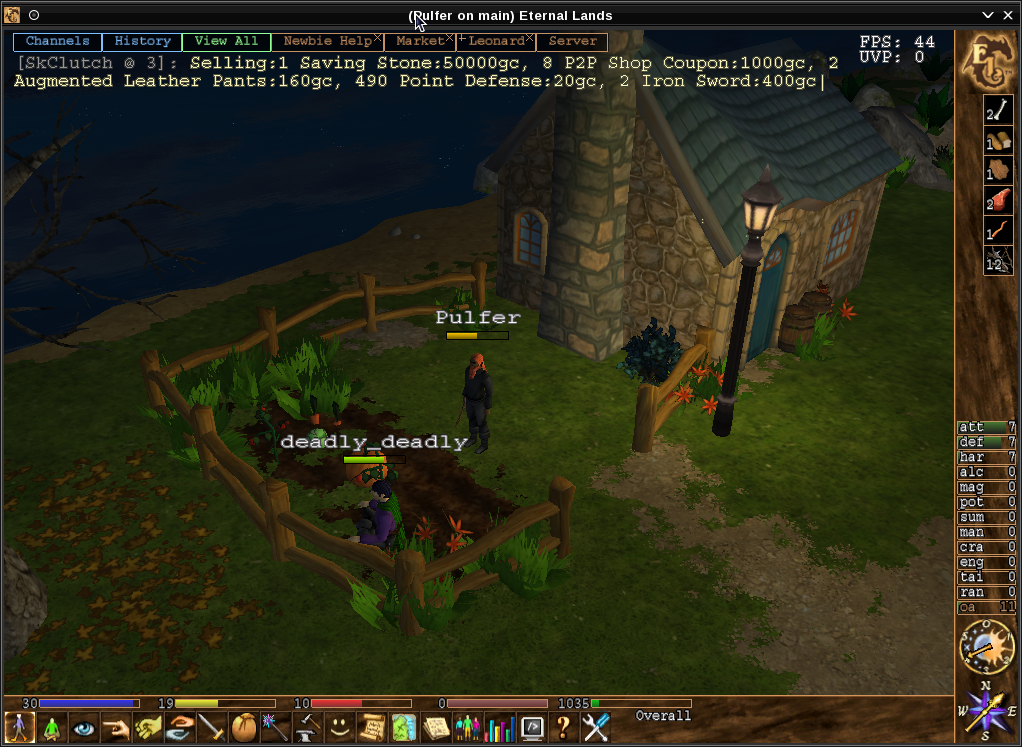Screen dimensions: 1022x747
Task: Open options via wrench and screwdriver icon
Action: point(596,727)
